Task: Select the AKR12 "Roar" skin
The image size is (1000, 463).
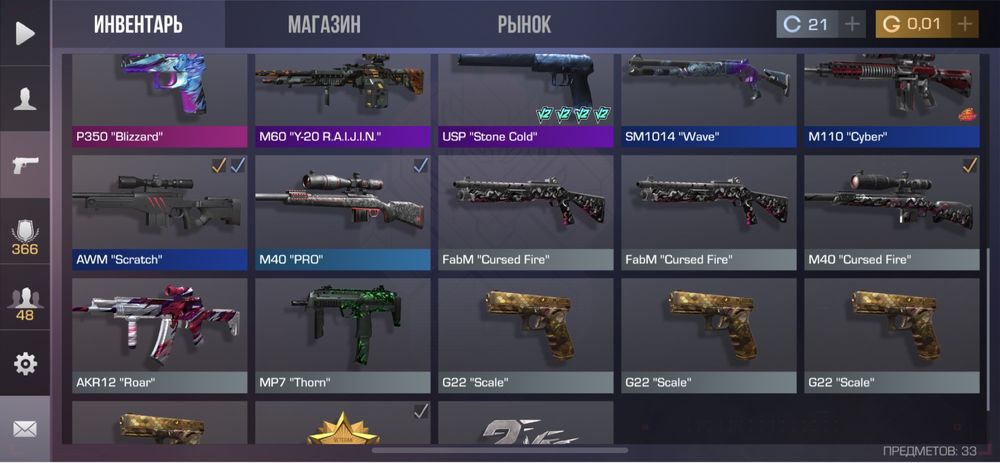Action: click(x=159, y=335)
